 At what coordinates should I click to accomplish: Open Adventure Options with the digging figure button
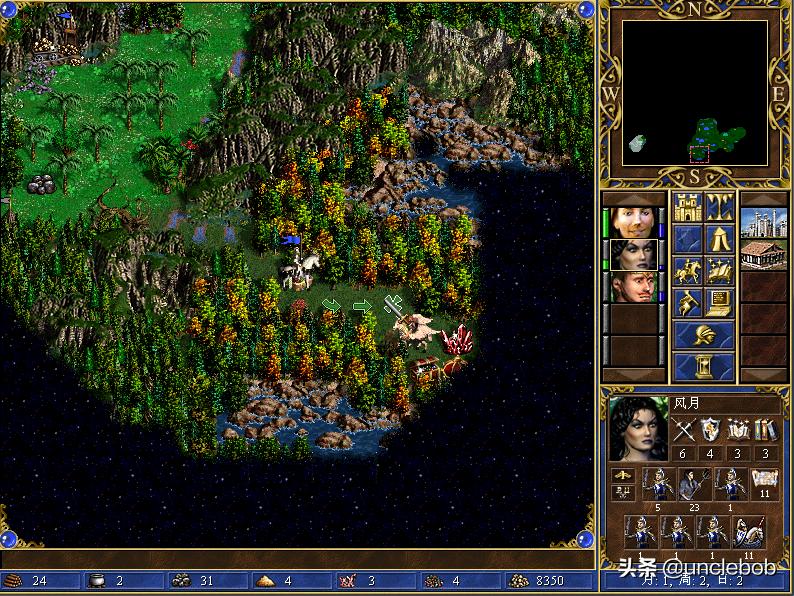tap(688, 301)
